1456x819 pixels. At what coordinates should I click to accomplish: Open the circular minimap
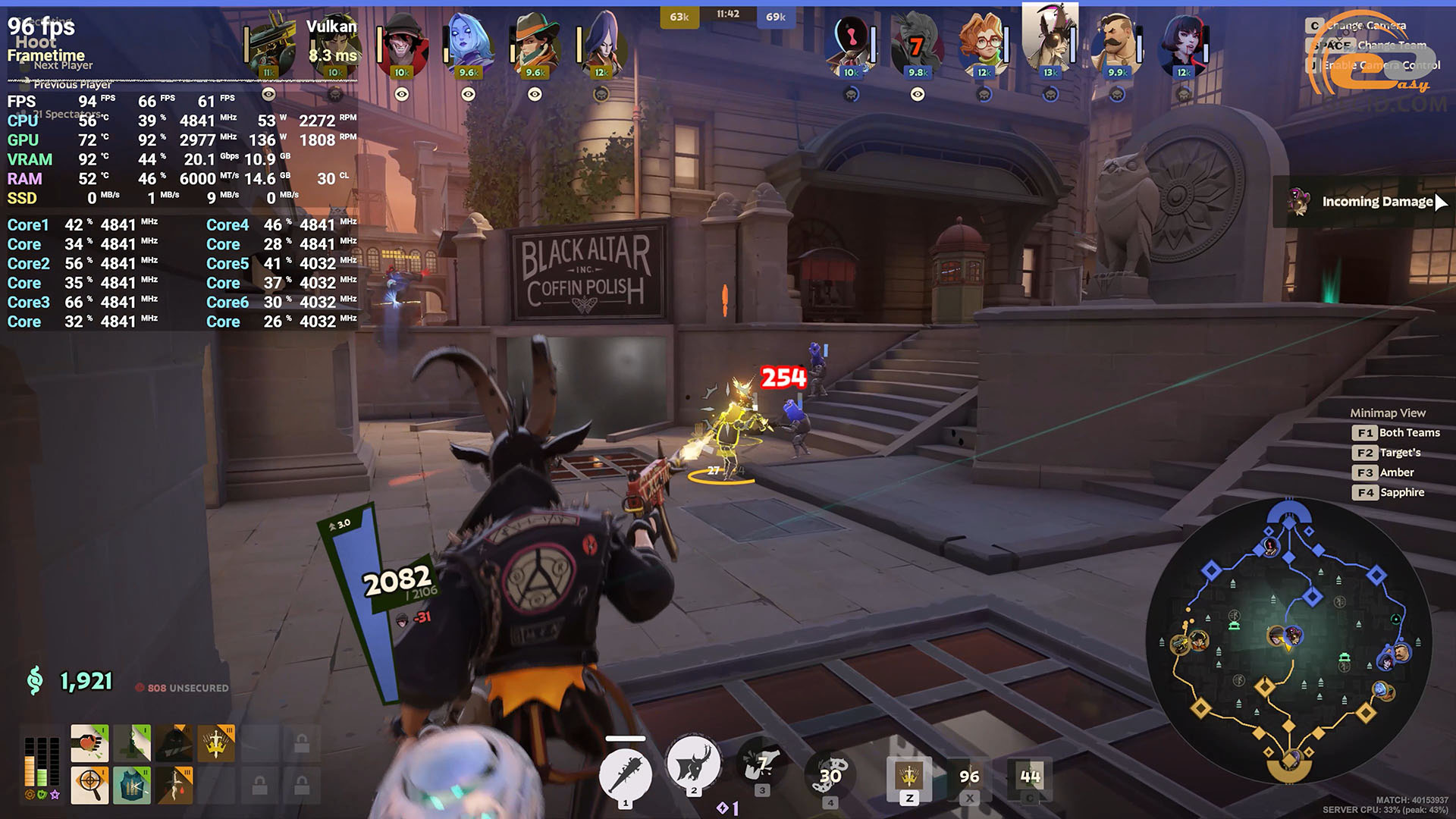coord(1288,640)
